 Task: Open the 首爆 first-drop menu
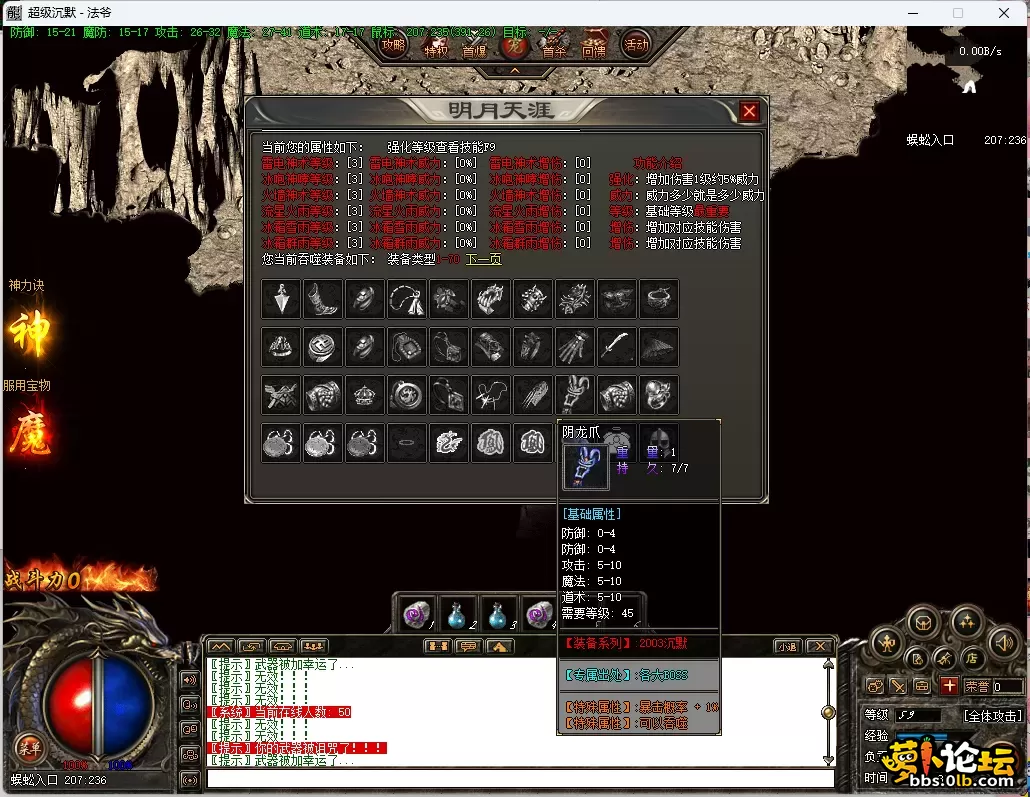pyautogui.click(x=474, y=47)
